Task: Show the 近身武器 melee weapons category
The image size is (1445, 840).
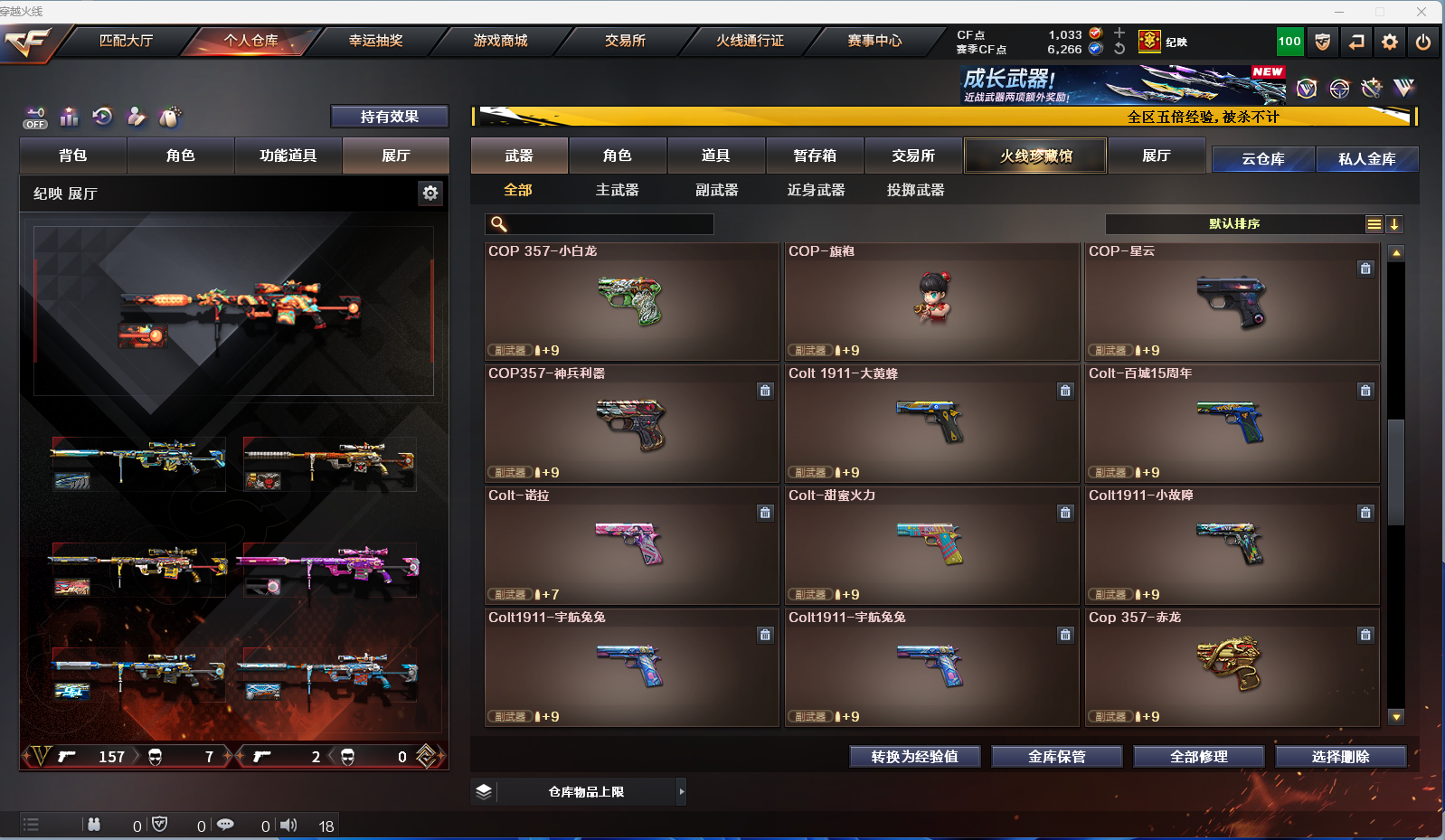Action: [x=816, y=190]
